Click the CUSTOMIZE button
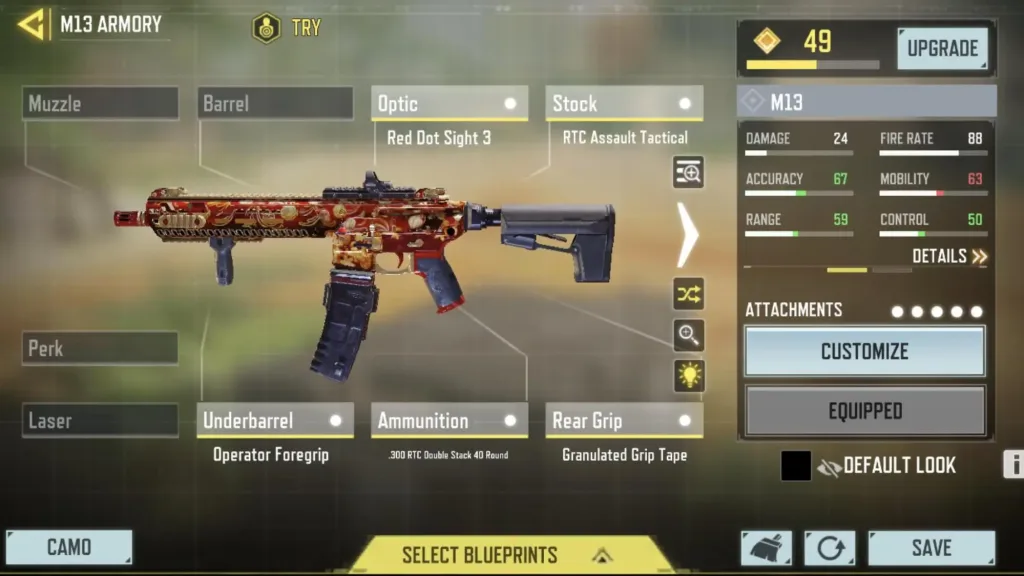The image size is (1024, 576). click(865, 351)
